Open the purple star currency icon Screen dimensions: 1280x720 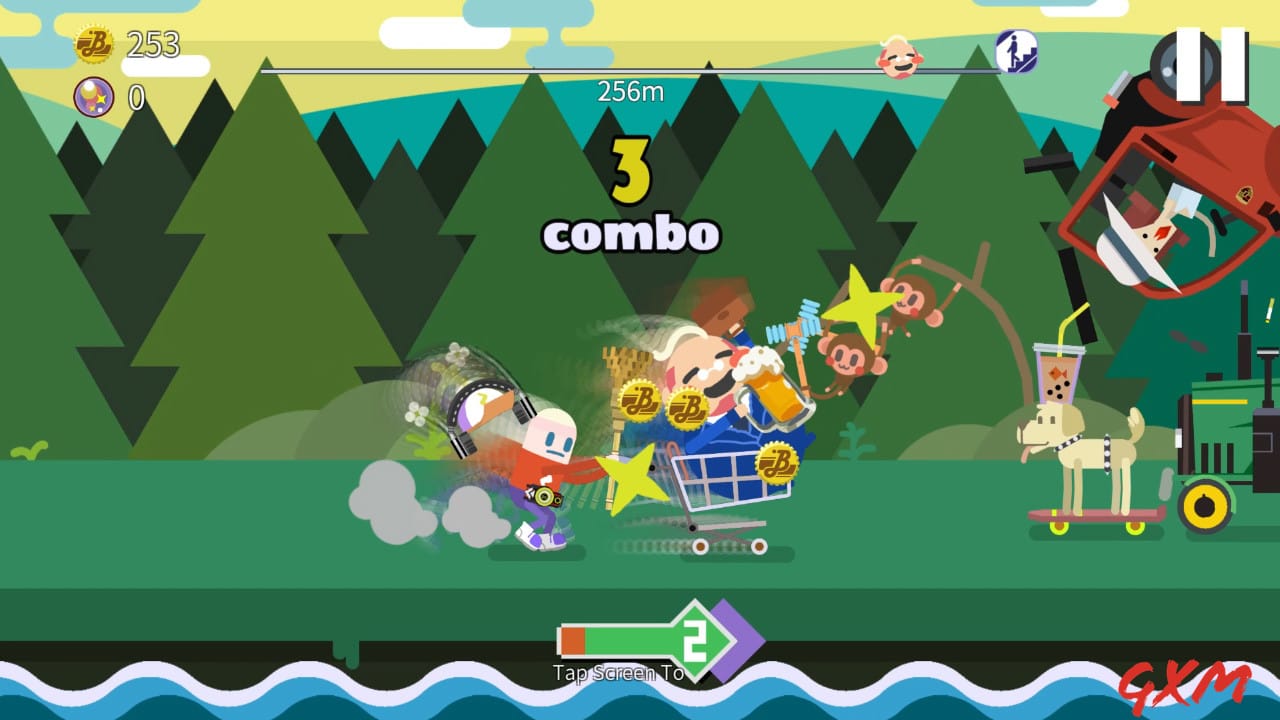tap(93, 98)
